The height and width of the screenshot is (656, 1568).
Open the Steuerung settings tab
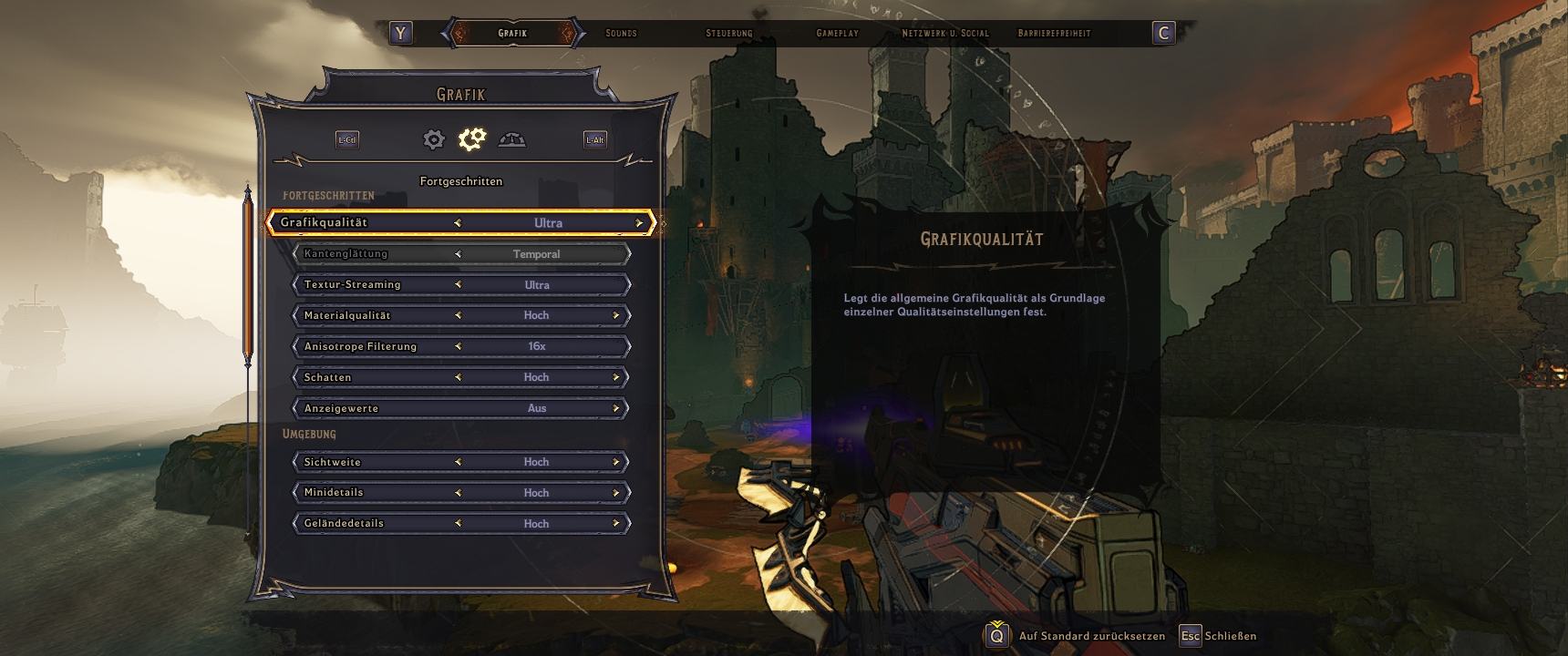(x=729, y=34)
